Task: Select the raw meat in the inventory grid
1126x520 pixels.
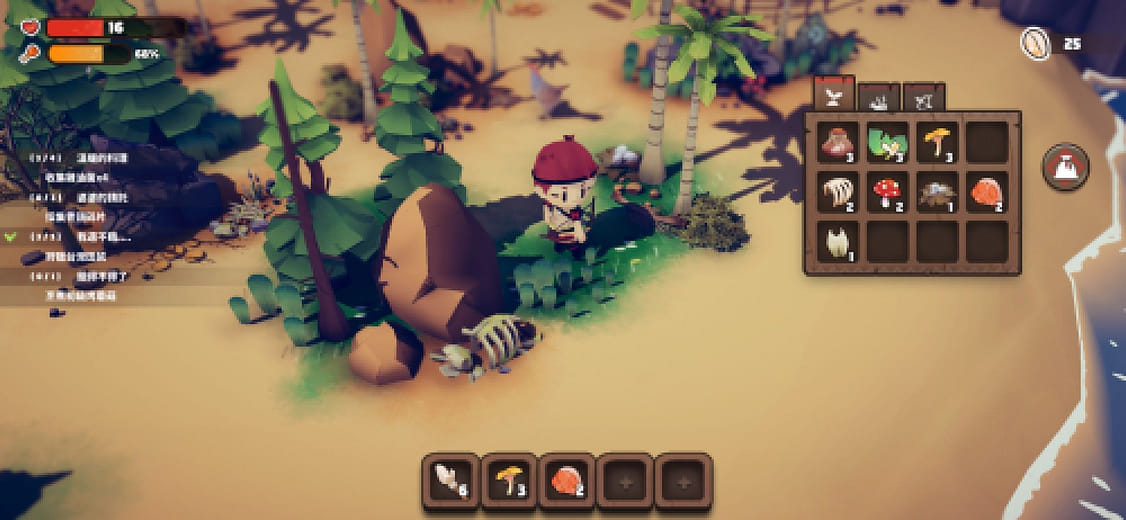Action: tap(986, 192)
